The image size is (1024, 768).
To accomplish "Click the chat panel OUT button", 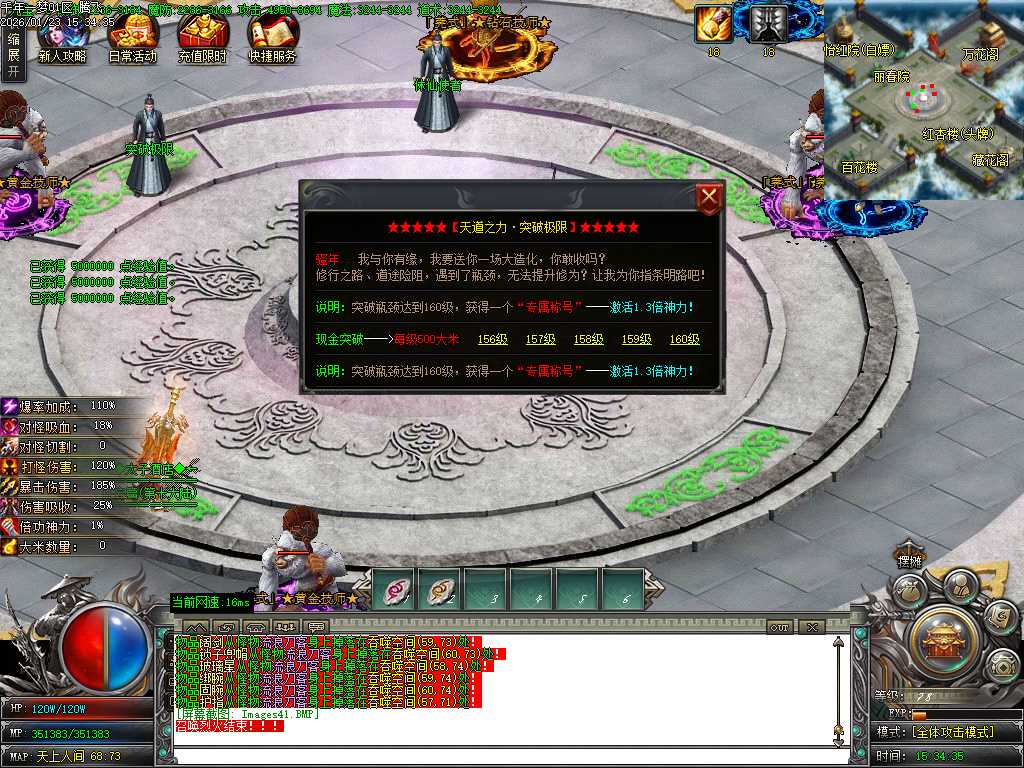I will point(780,627).
